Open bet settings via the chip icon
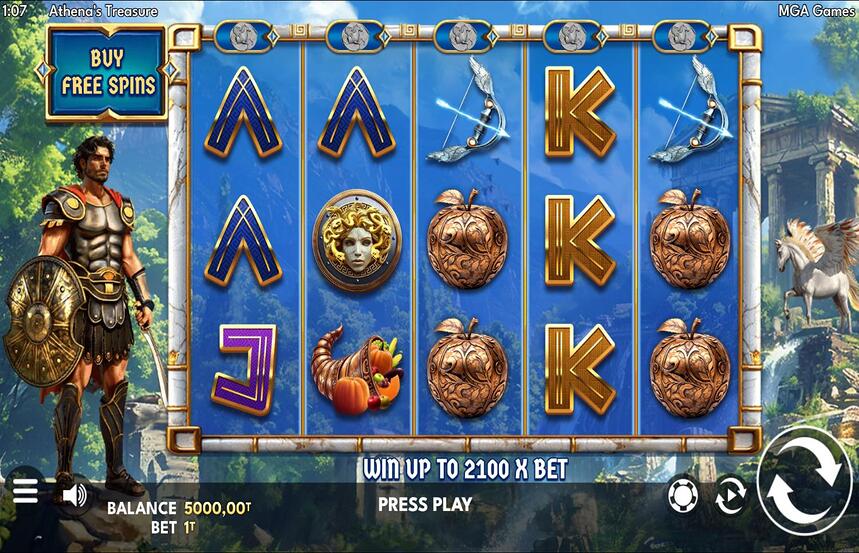 681,495
